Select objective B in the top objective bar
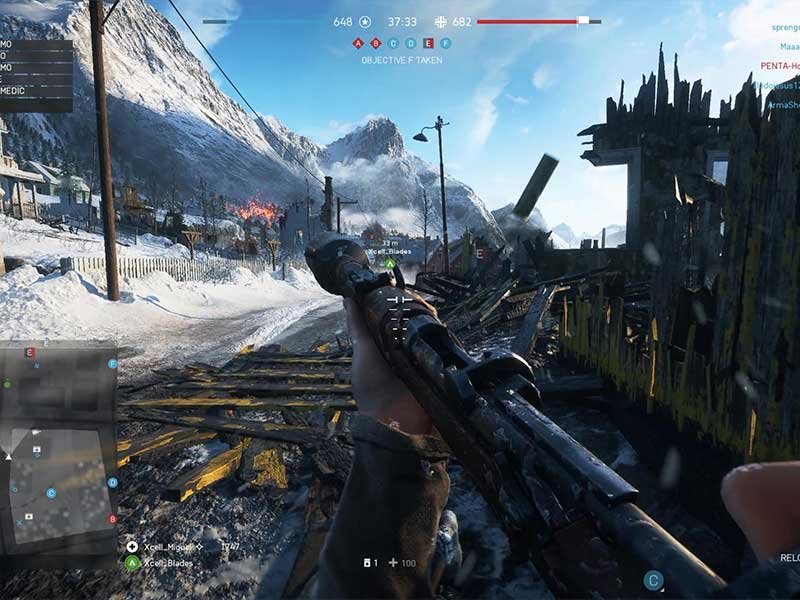The width and height of the screenshot is (800, 600). [x=376, y=43]
